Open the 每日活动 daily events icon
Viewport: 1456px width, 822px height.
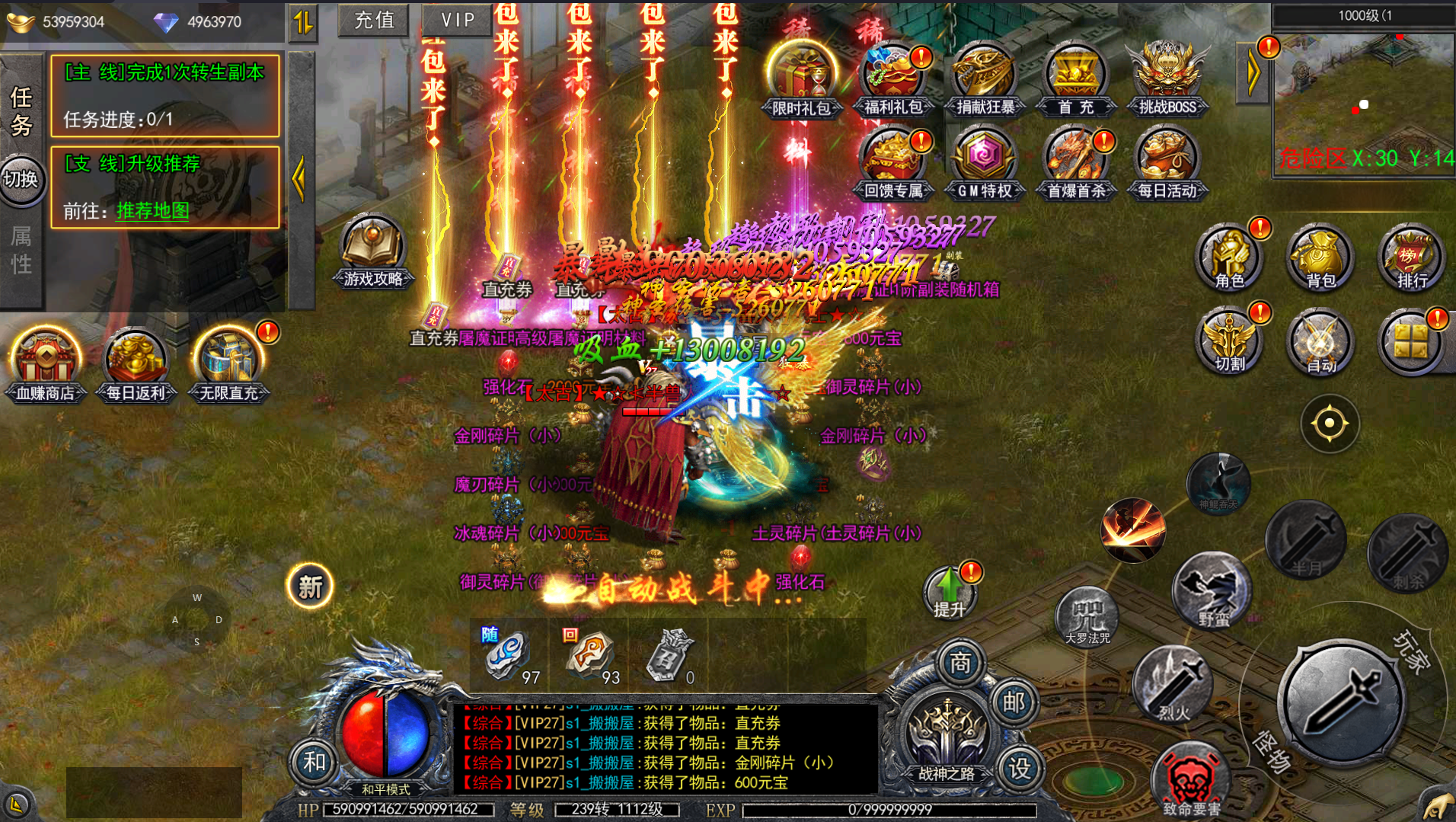(x=1167, y=163)
